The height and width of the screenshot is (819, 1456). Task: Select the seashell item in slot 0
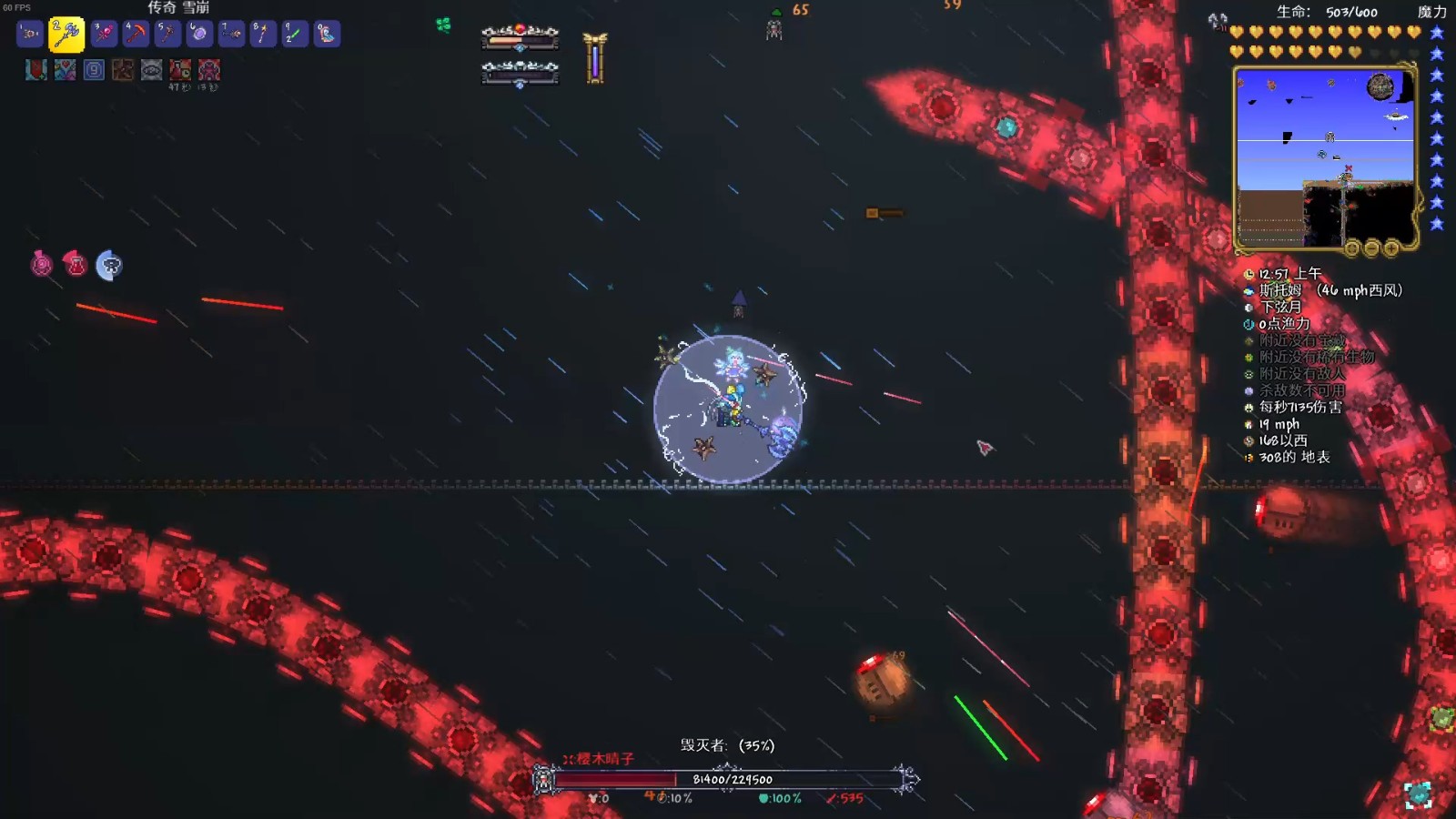(x=327, y=34)
